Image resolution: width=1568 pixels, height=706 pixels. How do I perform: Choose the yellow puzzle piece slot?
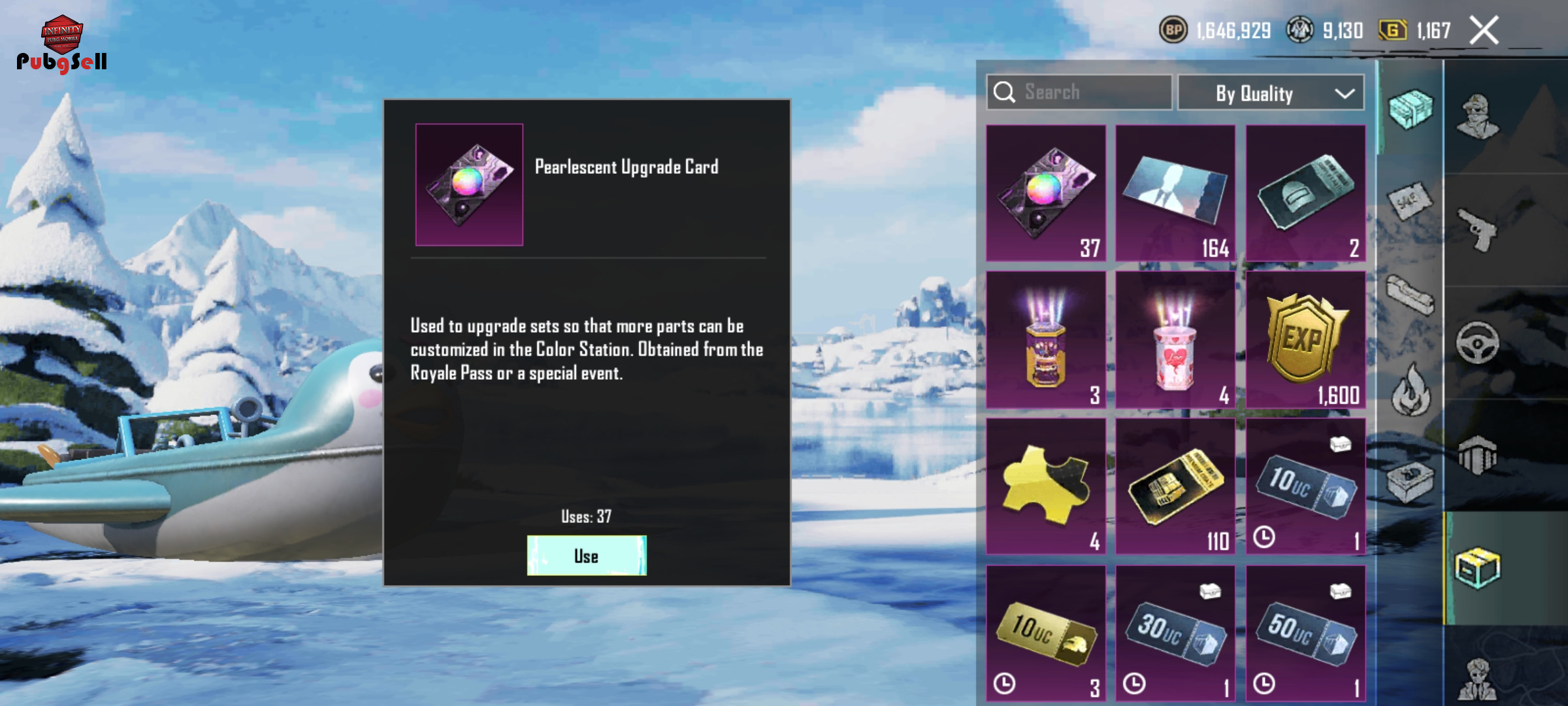[1046, 486]
